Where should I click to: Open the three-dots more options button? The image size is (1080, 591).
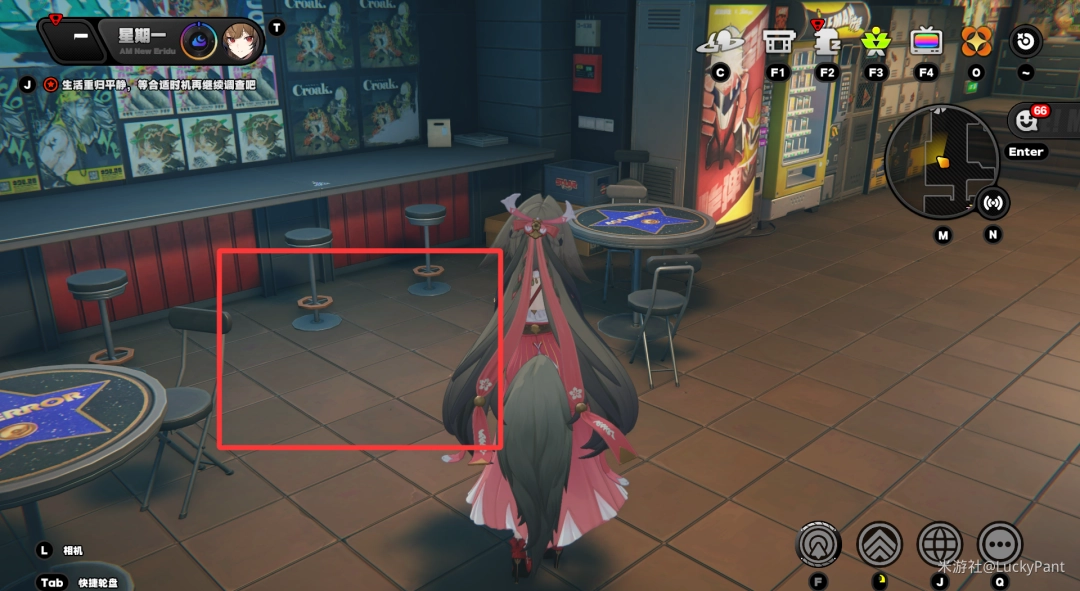click(1000, 545)
